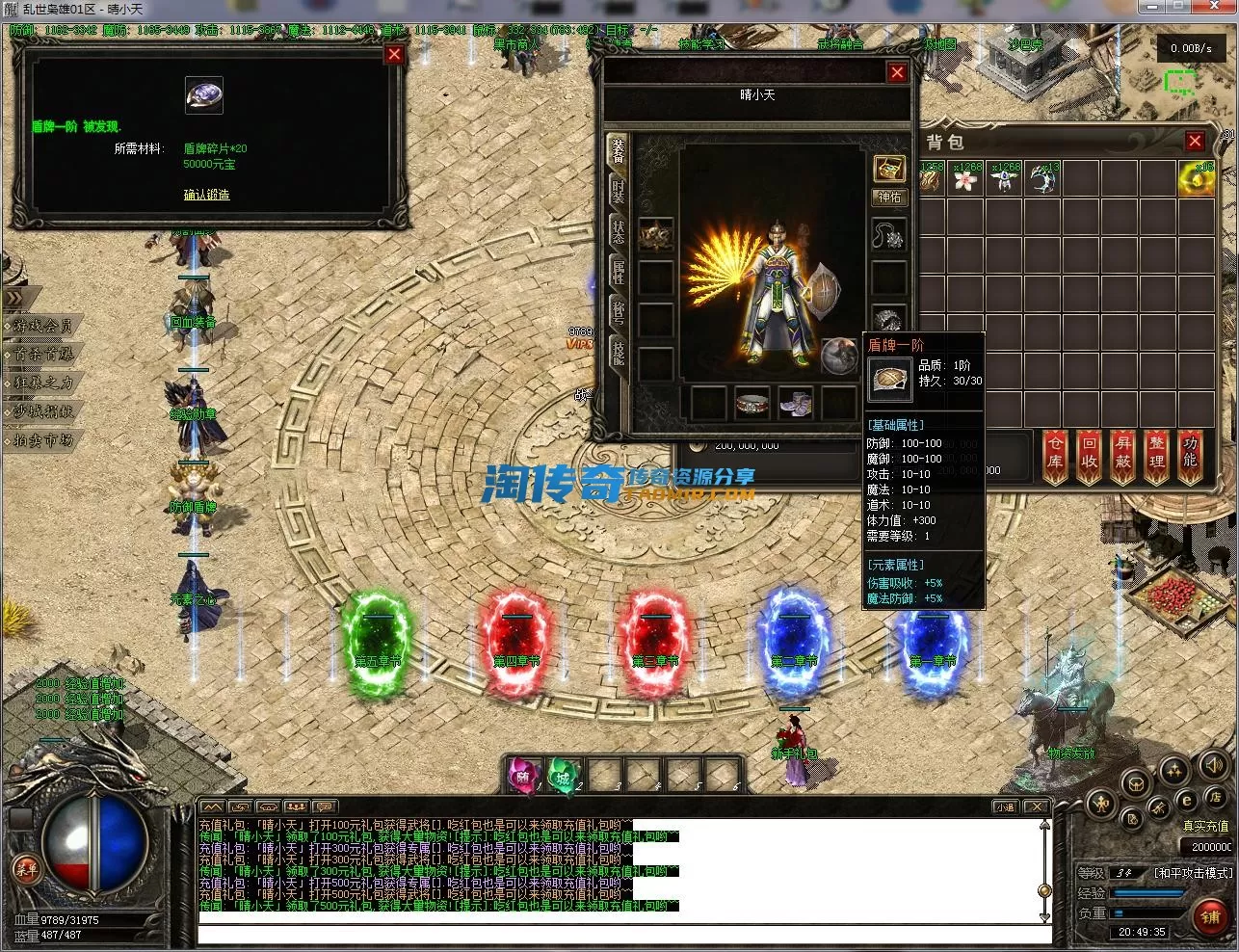
Task: Select the pink flower item in backpack
Action: point(965,179)
